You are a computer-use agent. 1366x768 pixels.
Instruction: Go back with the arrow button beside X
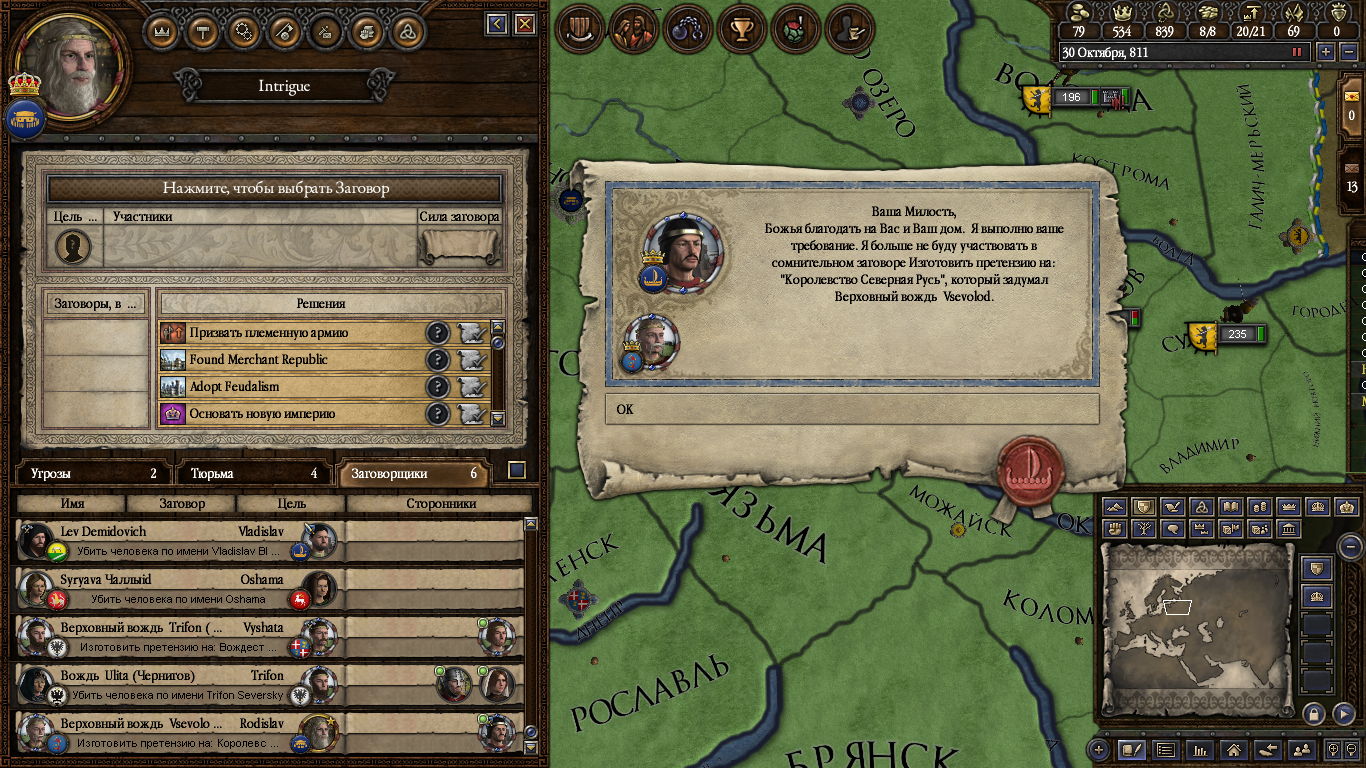[497, 24]
